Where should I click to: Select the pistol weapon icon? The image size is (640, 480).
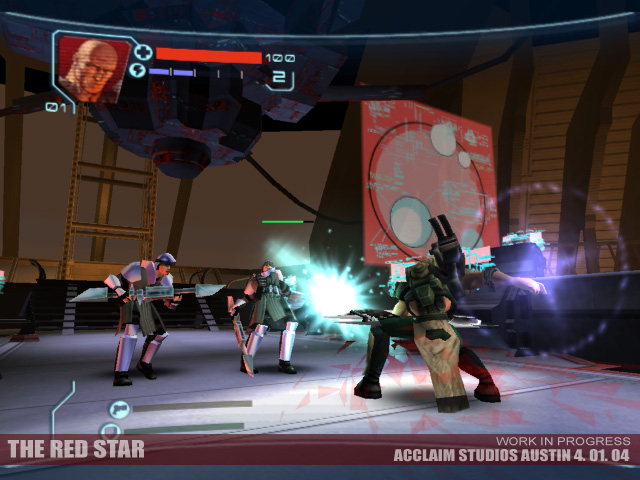pos(119,407)
